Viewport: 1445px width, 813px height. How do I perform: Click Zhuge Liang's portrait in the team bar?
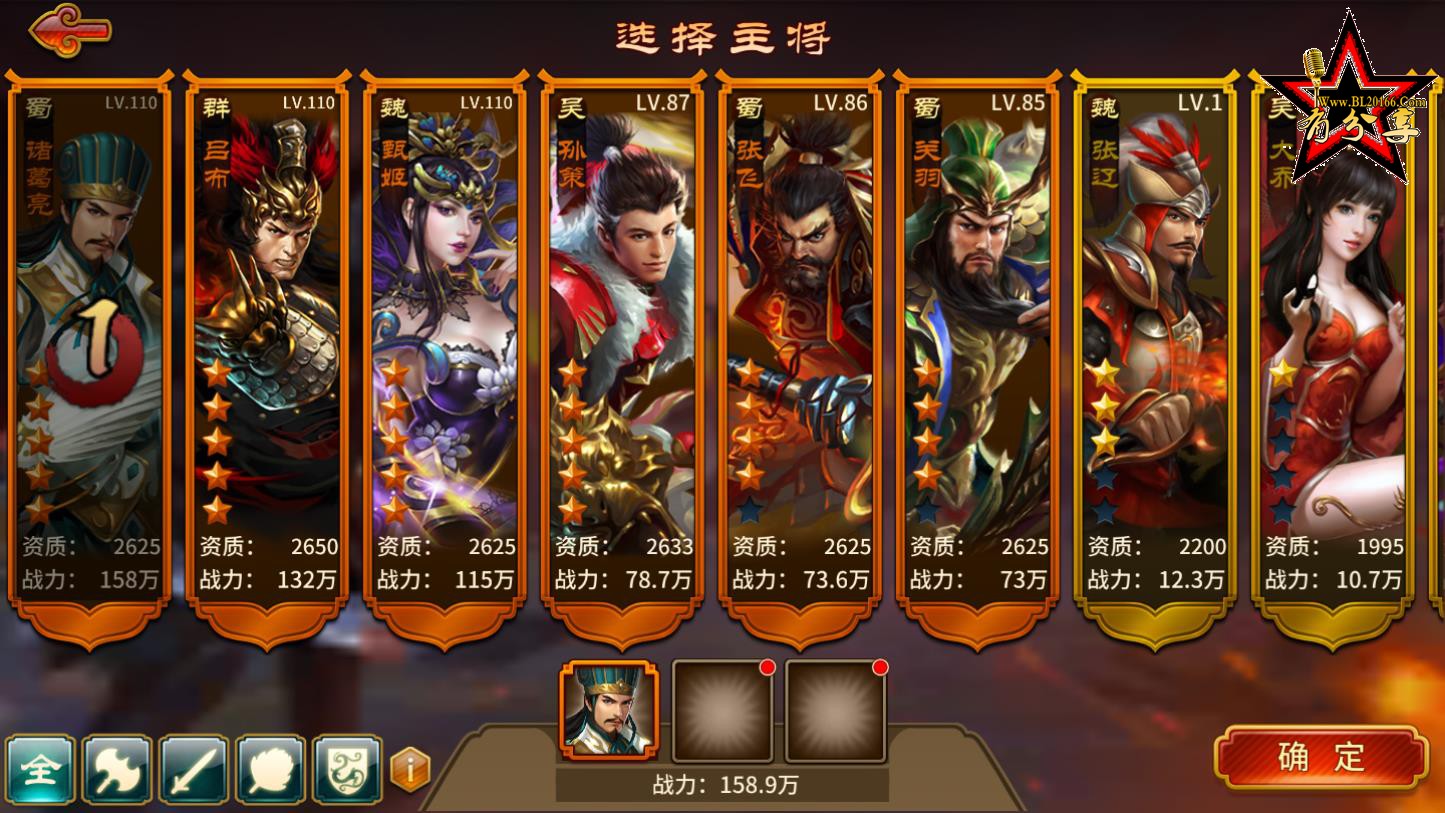pos(612,710)
